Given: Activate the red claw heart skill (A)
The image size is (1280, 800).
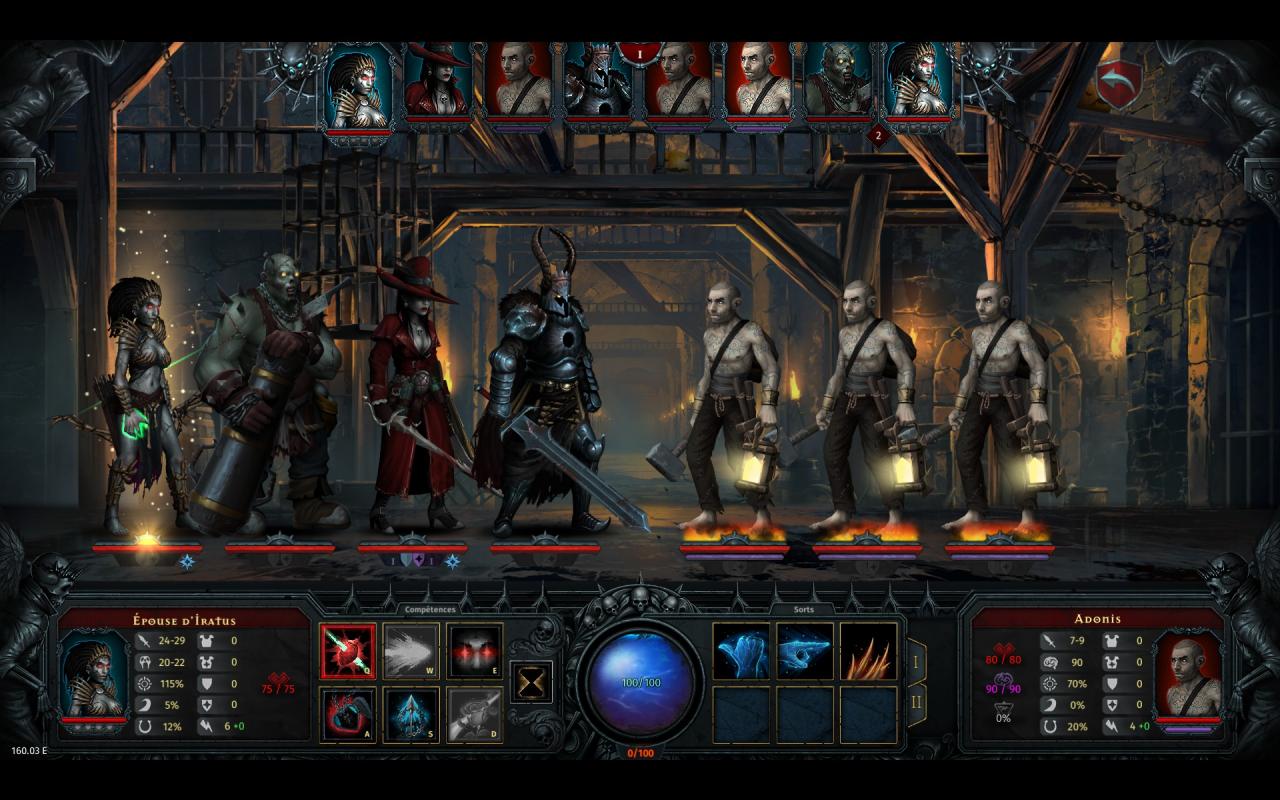Looking at the screenshot, I should 348,714.
